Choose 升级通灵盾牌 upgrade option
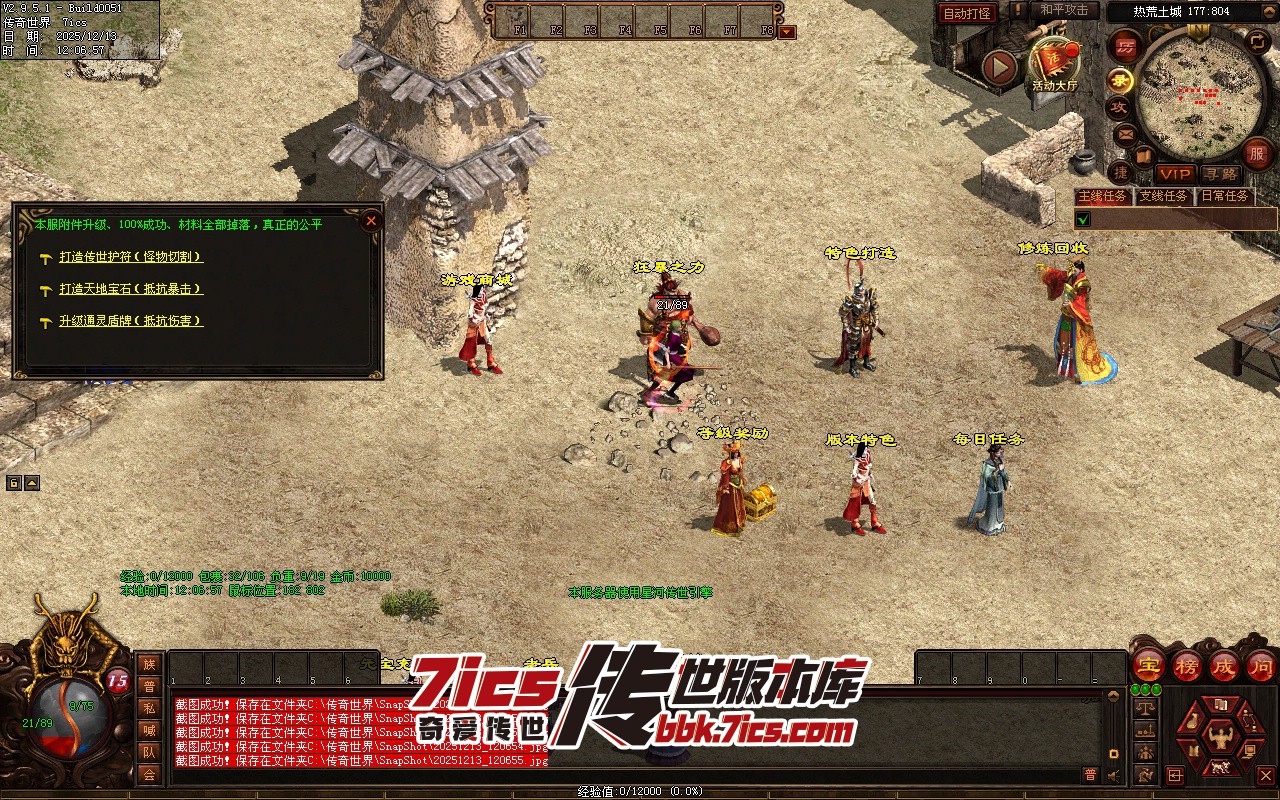Viewport: 1280px width, 800px height. click(x=131, y=321)
